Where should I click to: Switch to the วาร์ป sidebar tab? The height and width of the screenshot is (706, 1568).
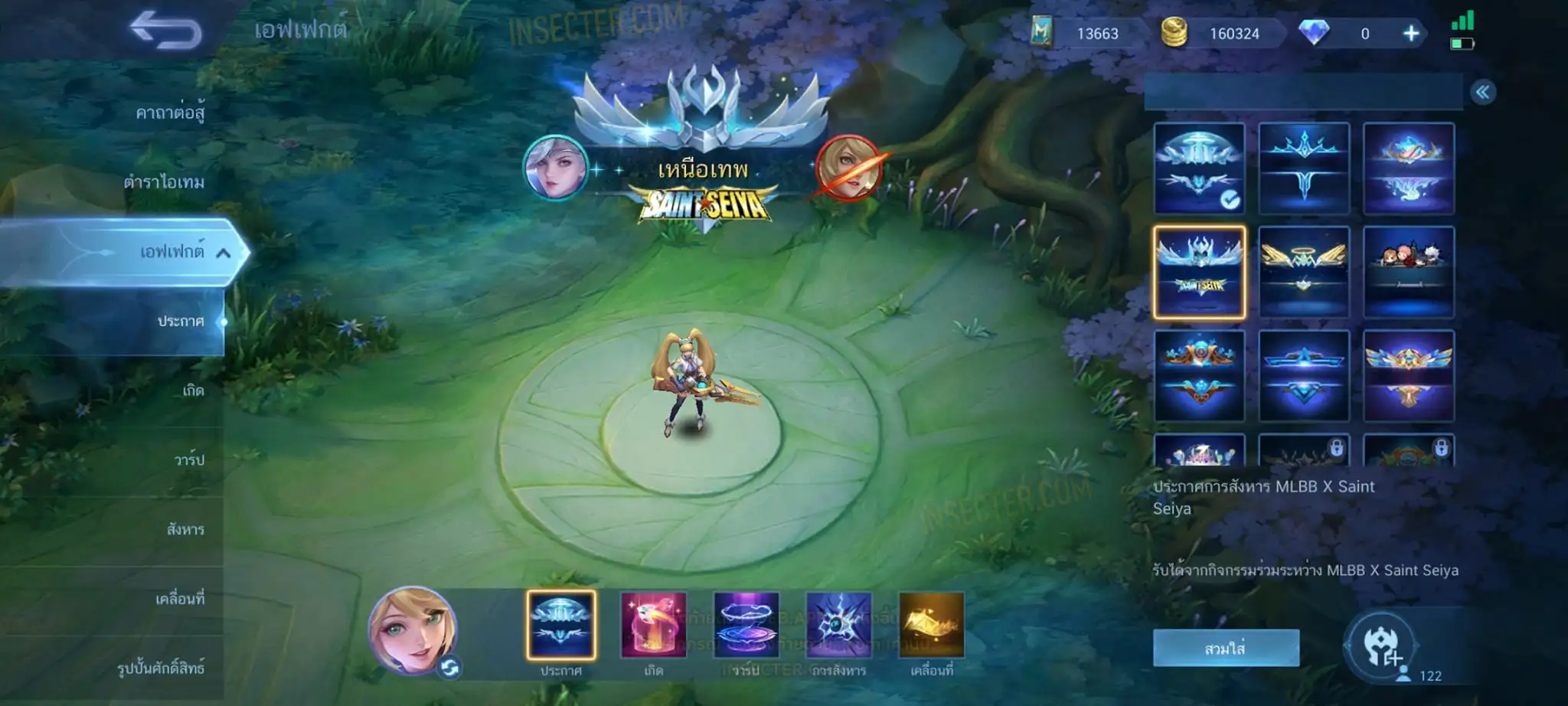(189, 459)
